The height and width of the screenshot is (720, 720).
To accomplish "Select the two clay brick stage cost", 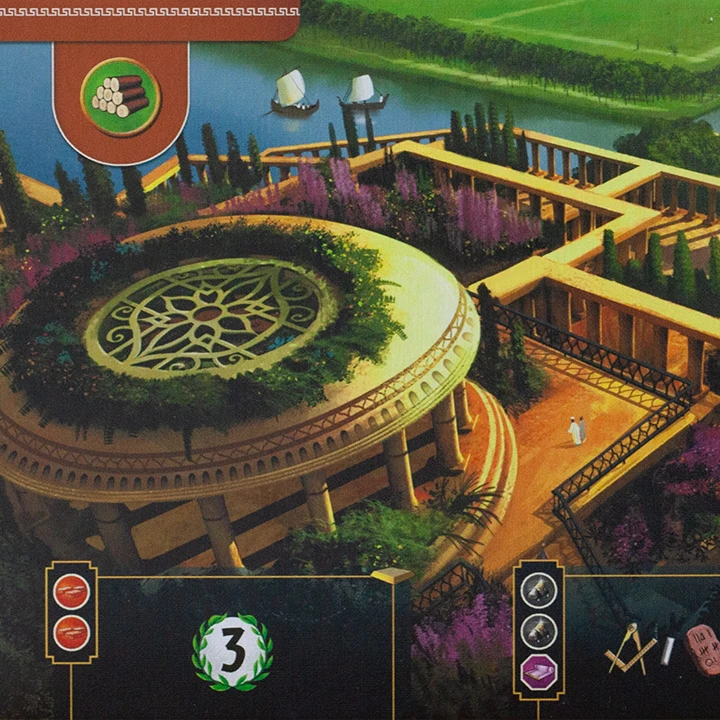I will [x=72, y=610].
